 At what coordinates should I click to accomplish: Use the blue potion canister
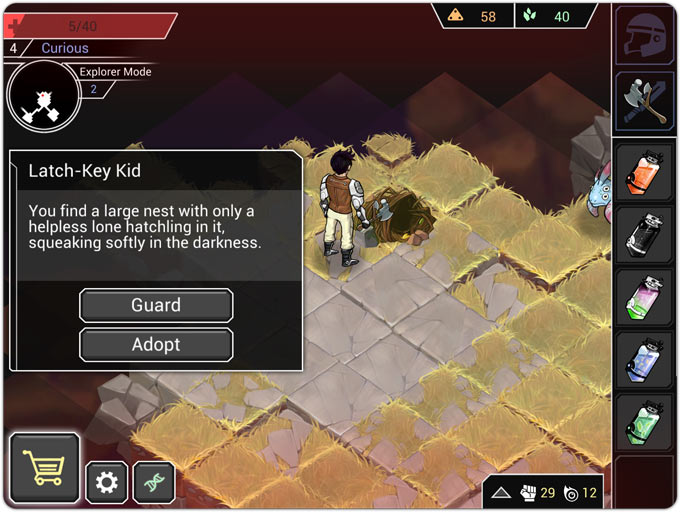[x=644, y=359]
